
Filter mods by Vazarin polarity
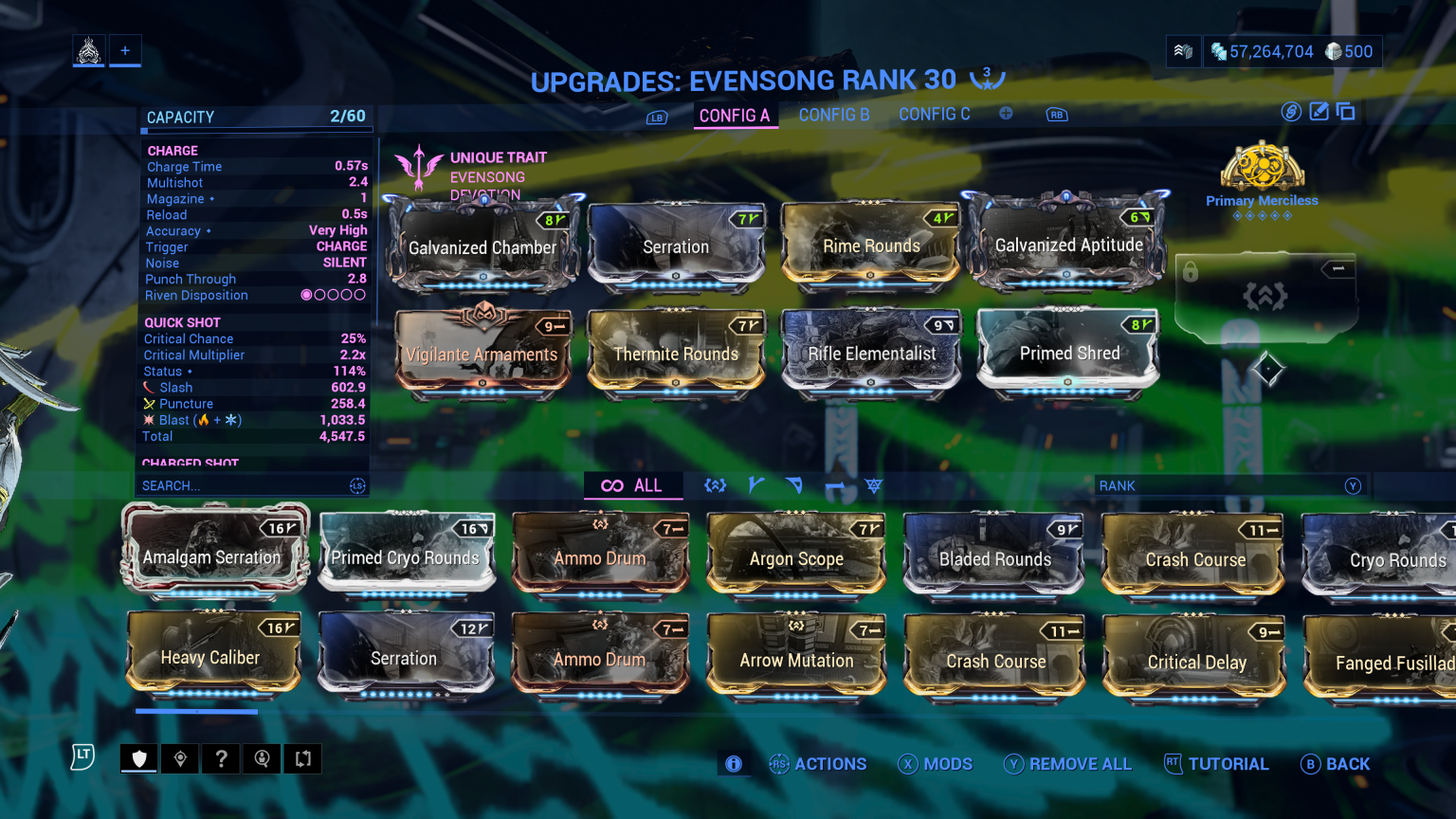pyautogui.click(x=794, y=484)
